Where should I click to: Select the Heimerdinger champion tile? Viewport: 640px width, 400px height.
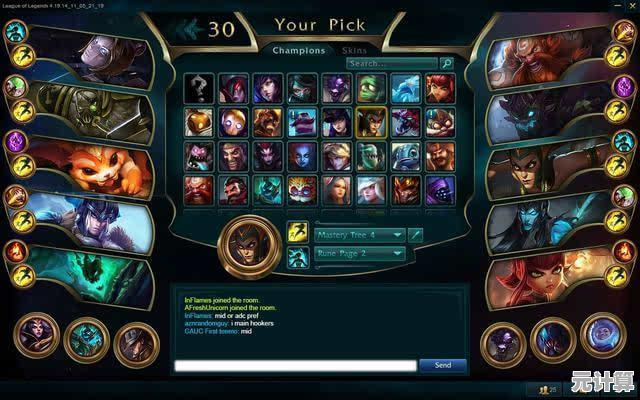click(302, 188)
